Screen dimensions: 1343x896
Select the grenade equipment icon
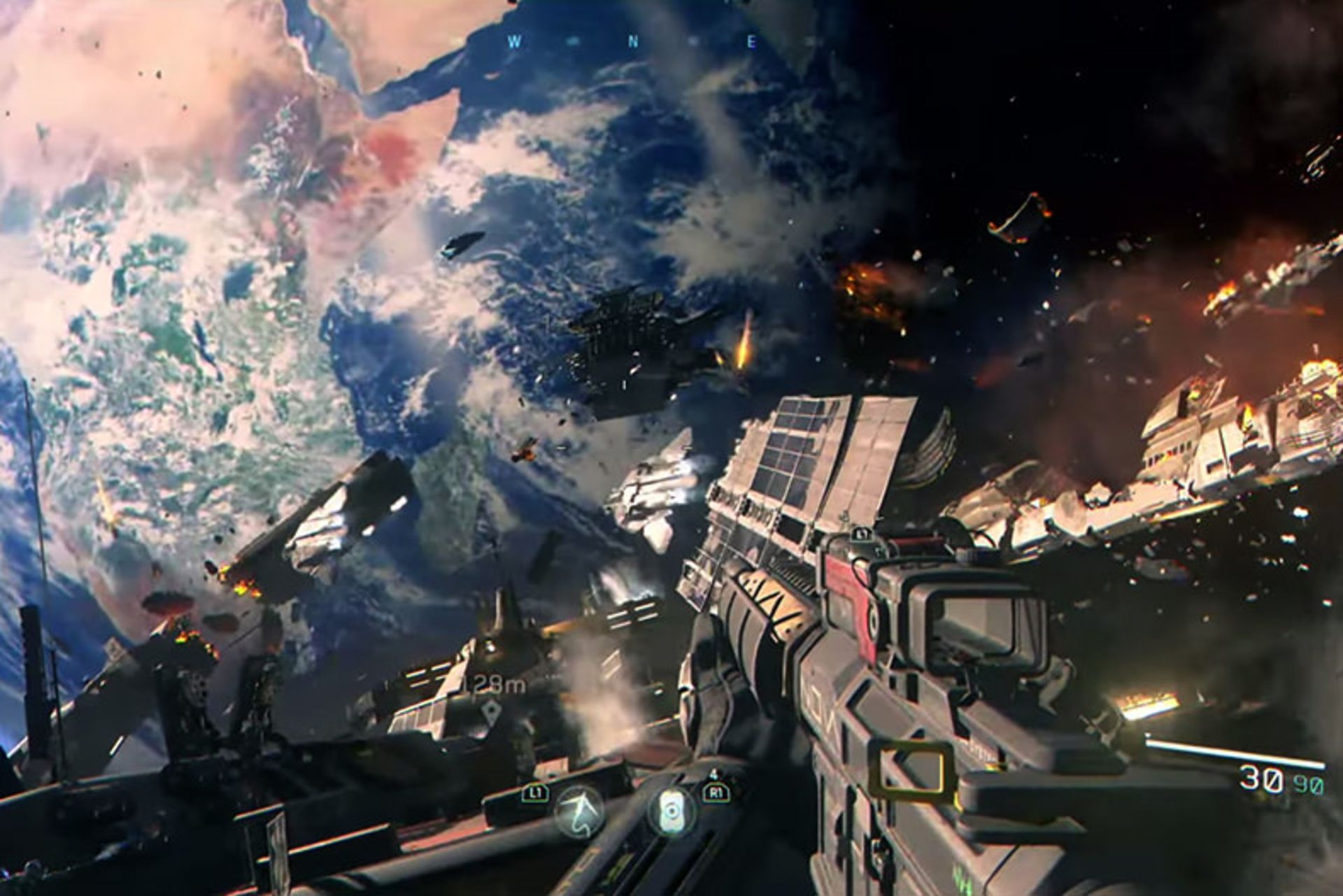pos(671,810)
